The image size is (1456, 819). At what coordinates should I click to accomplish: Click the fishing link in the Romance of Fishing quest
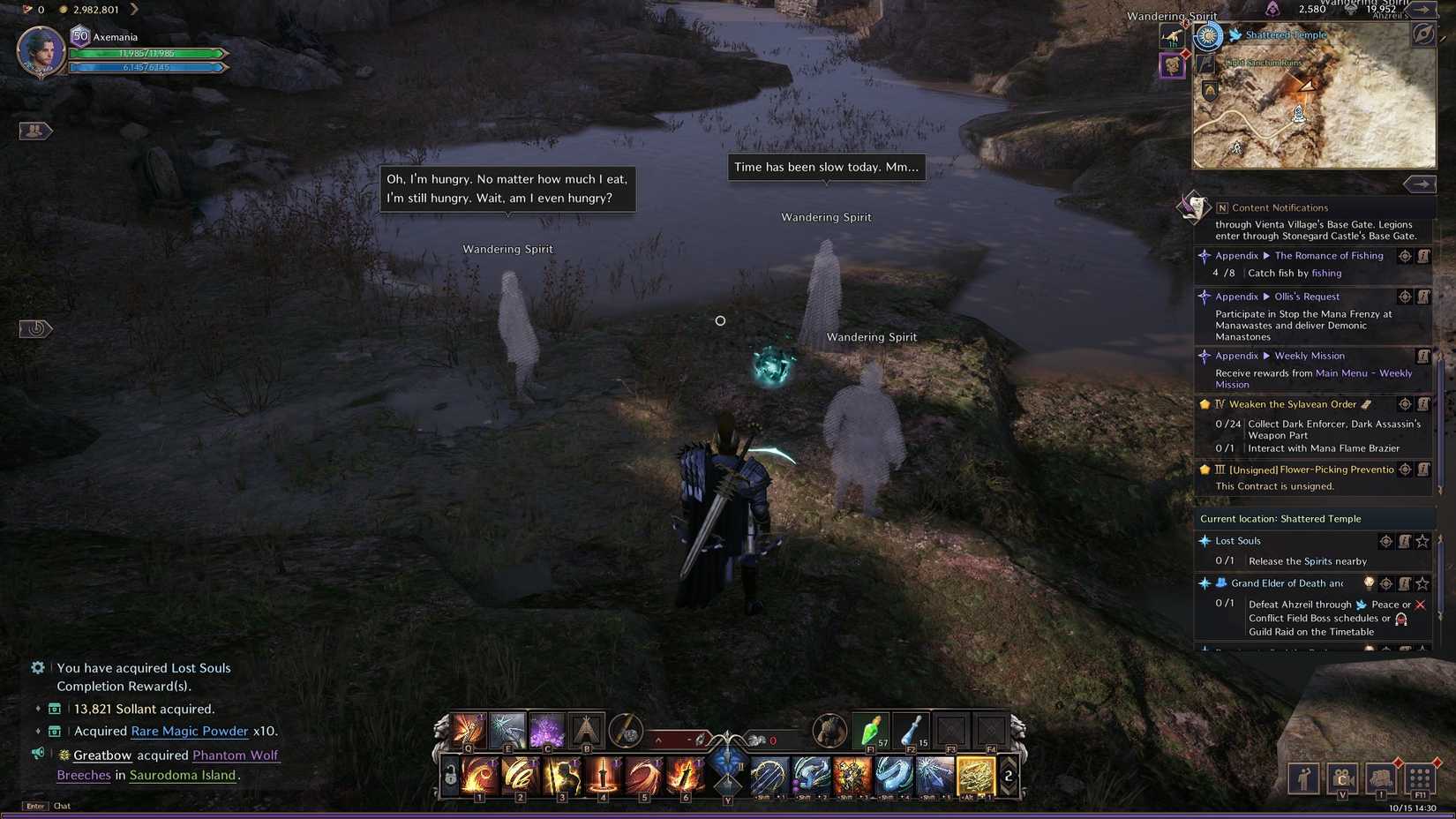coord(1325,274)
